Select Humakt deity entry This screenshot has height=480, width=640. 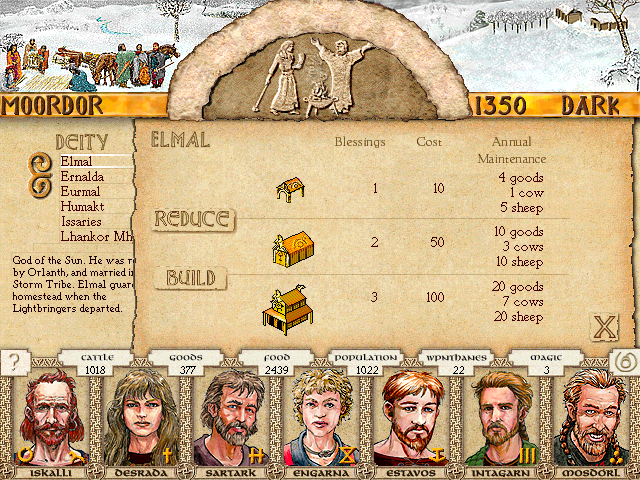click(83, 206)
